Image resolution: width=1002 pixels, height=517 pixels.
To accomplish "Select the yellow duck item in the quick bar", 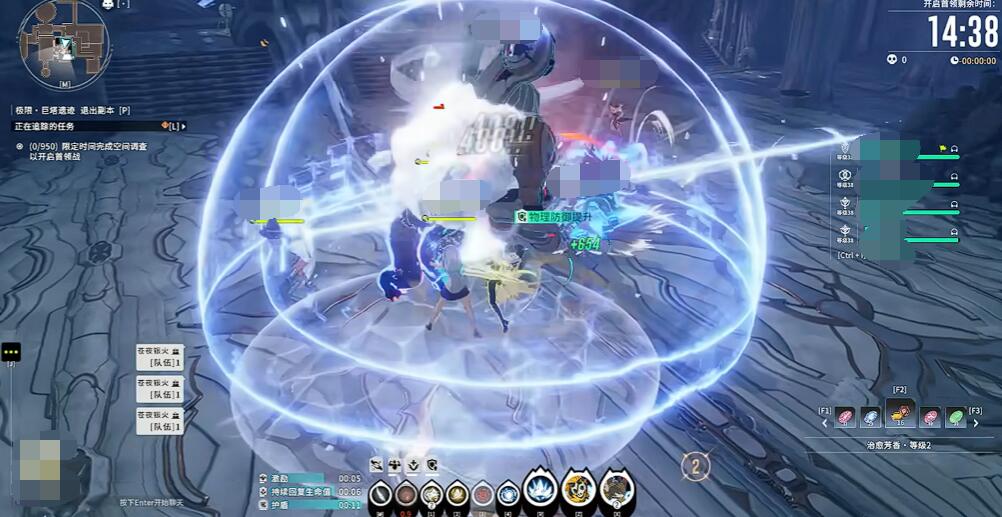I will click(x=901, y=417).
